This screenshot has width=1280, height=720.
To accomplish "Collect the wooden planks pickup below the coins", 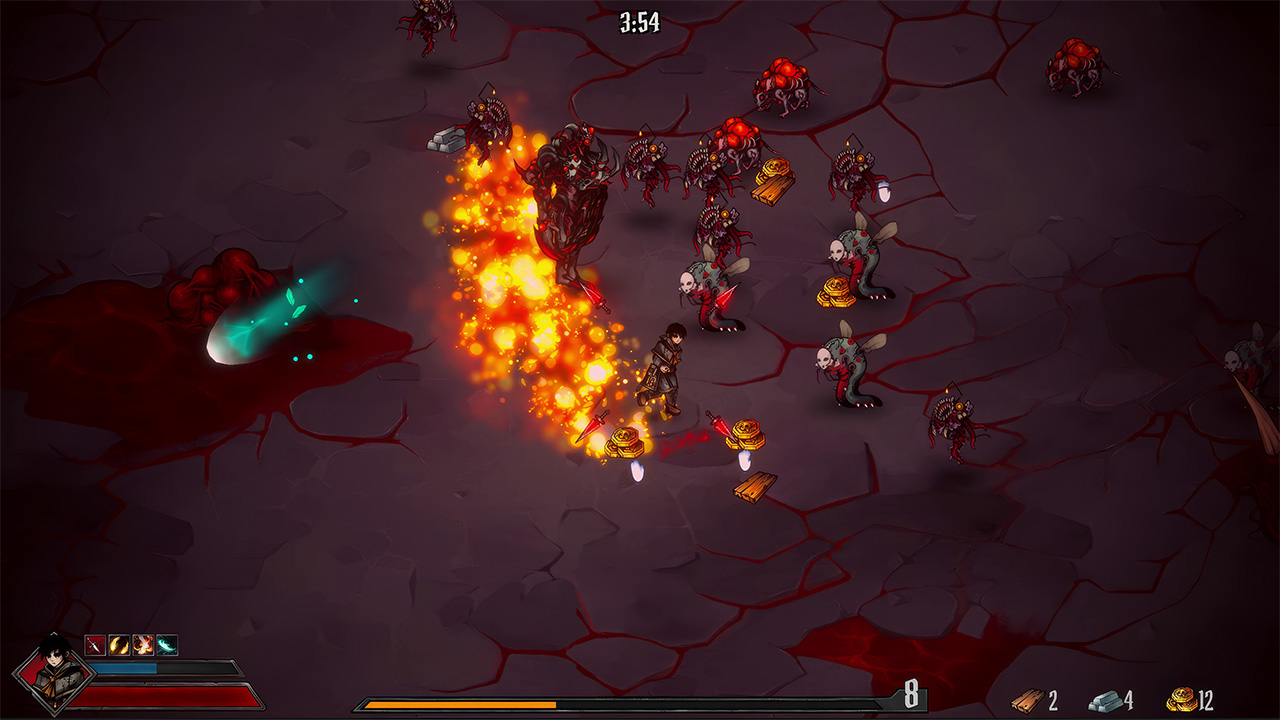I will pyautogui.click(x=757, y=487).
